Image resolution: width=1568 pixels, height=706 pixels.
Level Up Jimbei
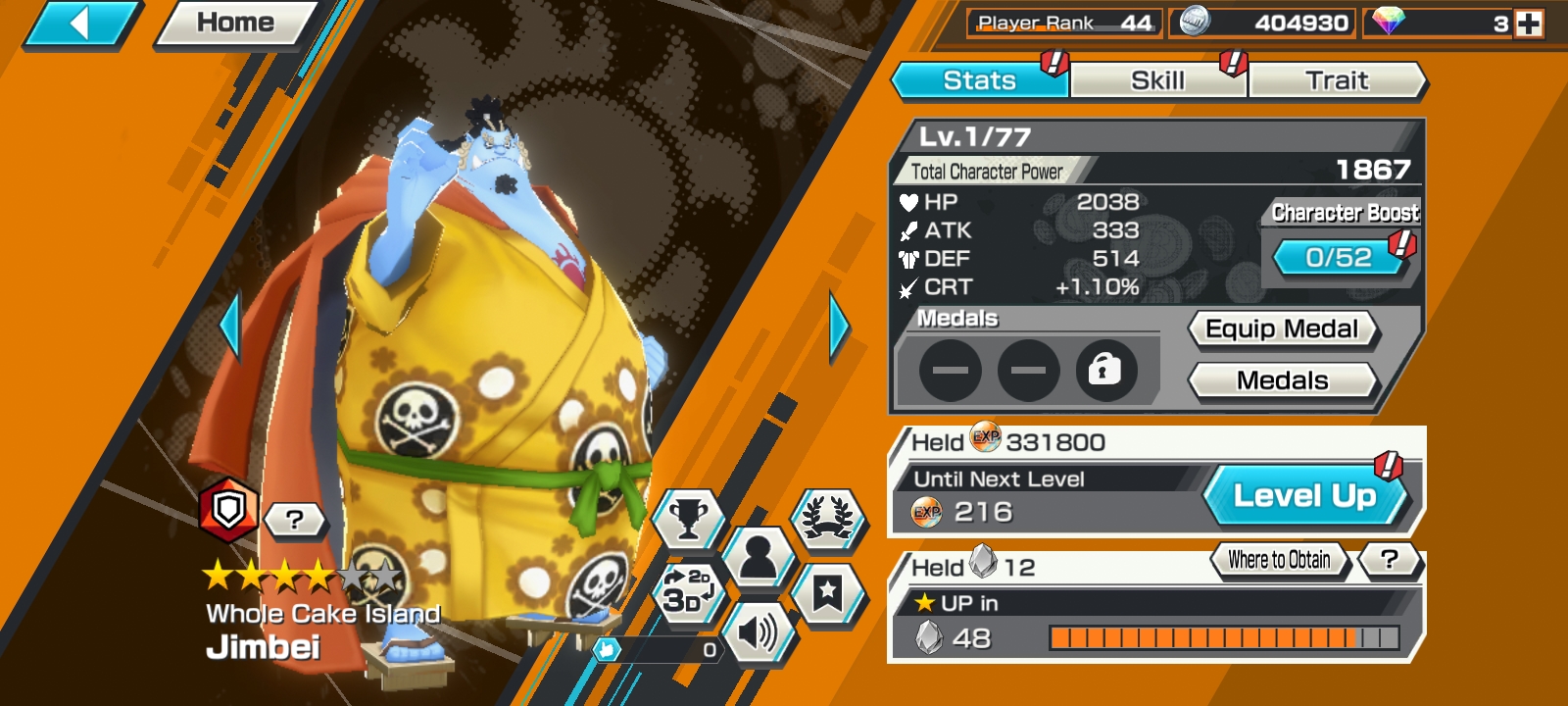1304,496
